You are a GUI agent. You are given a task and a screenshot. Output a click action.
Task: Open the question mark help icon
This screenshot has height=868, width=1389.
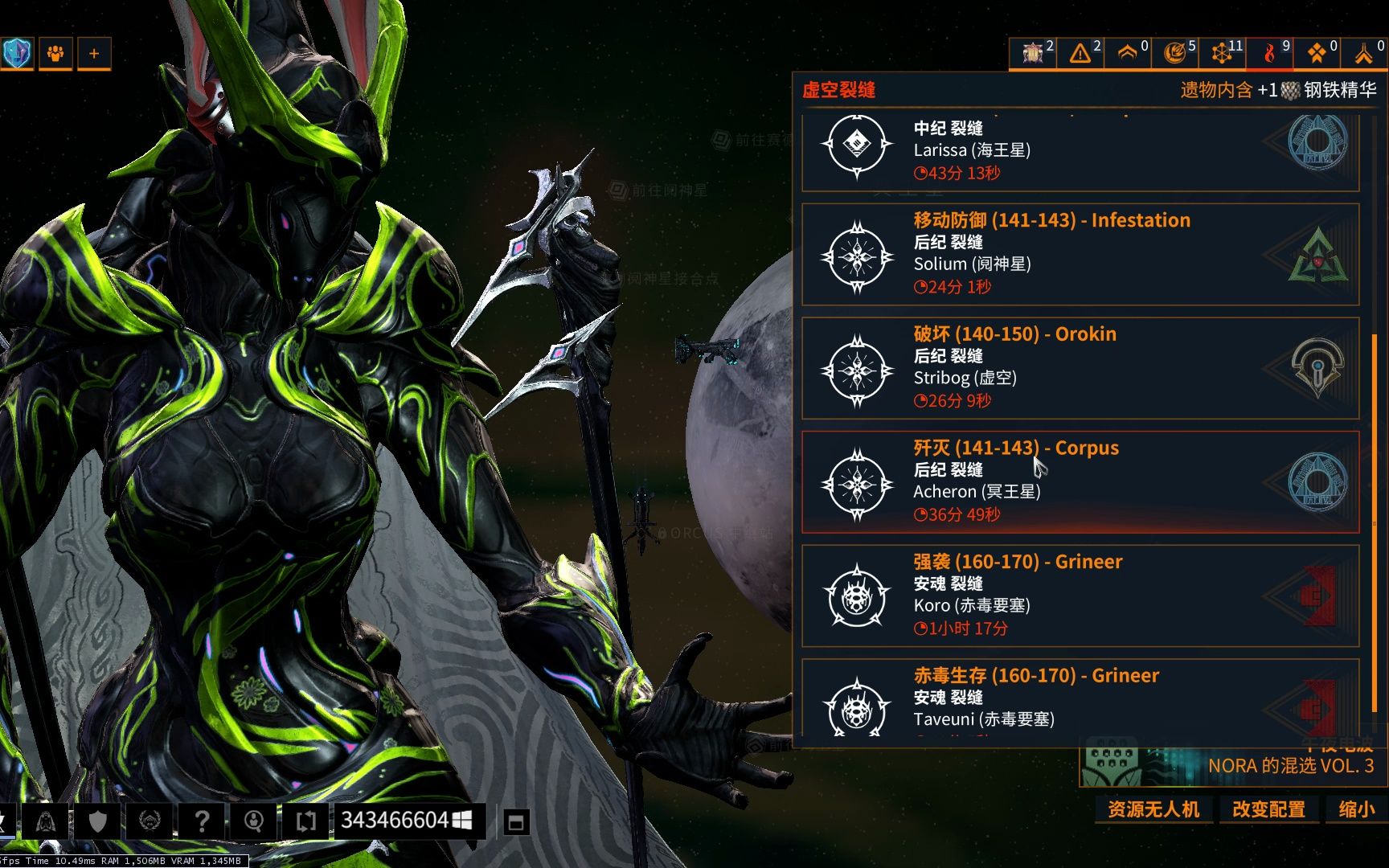coord(201,821)
